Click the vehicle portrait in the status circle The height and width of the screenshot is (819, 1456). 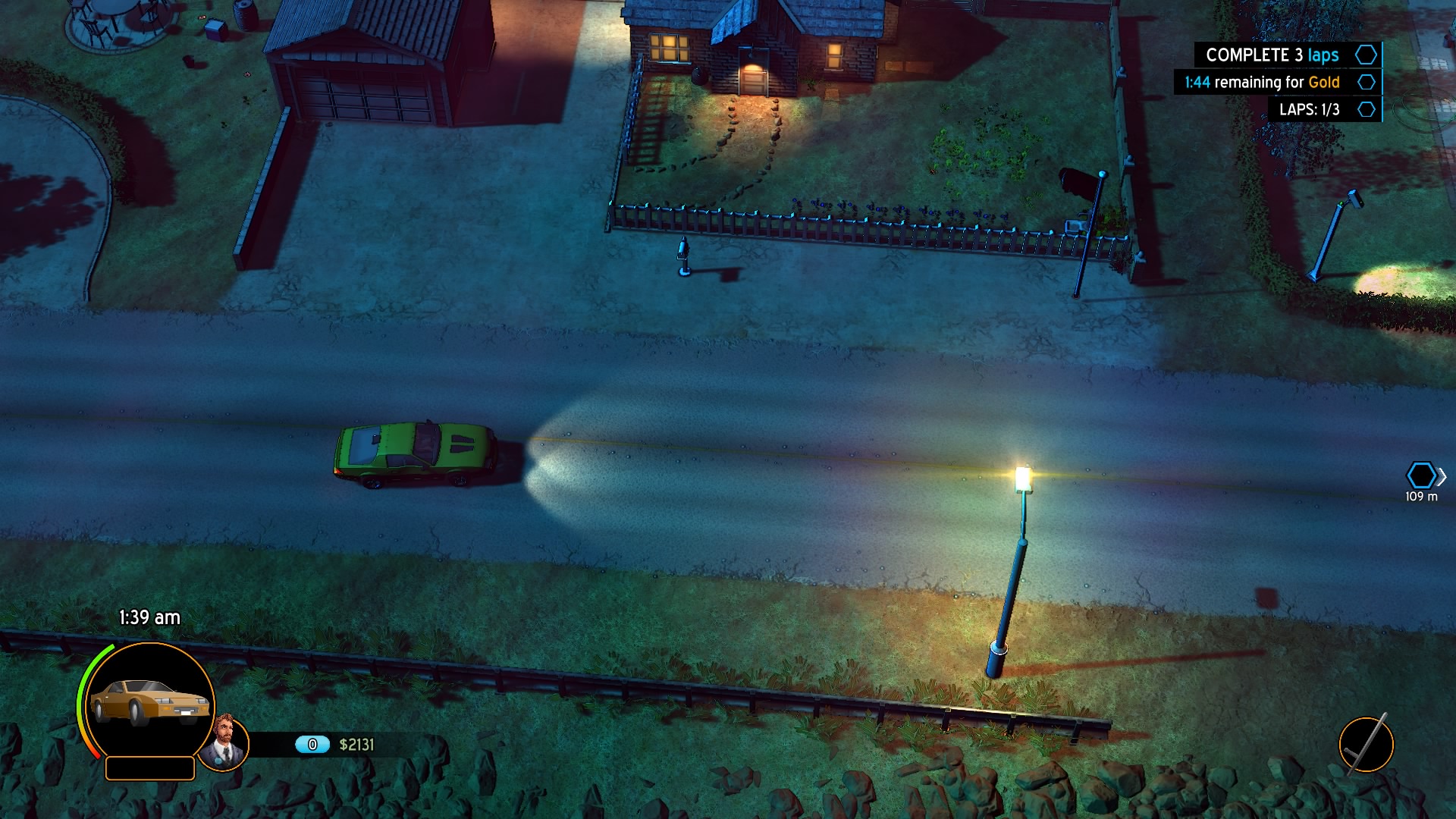point(149,701)
